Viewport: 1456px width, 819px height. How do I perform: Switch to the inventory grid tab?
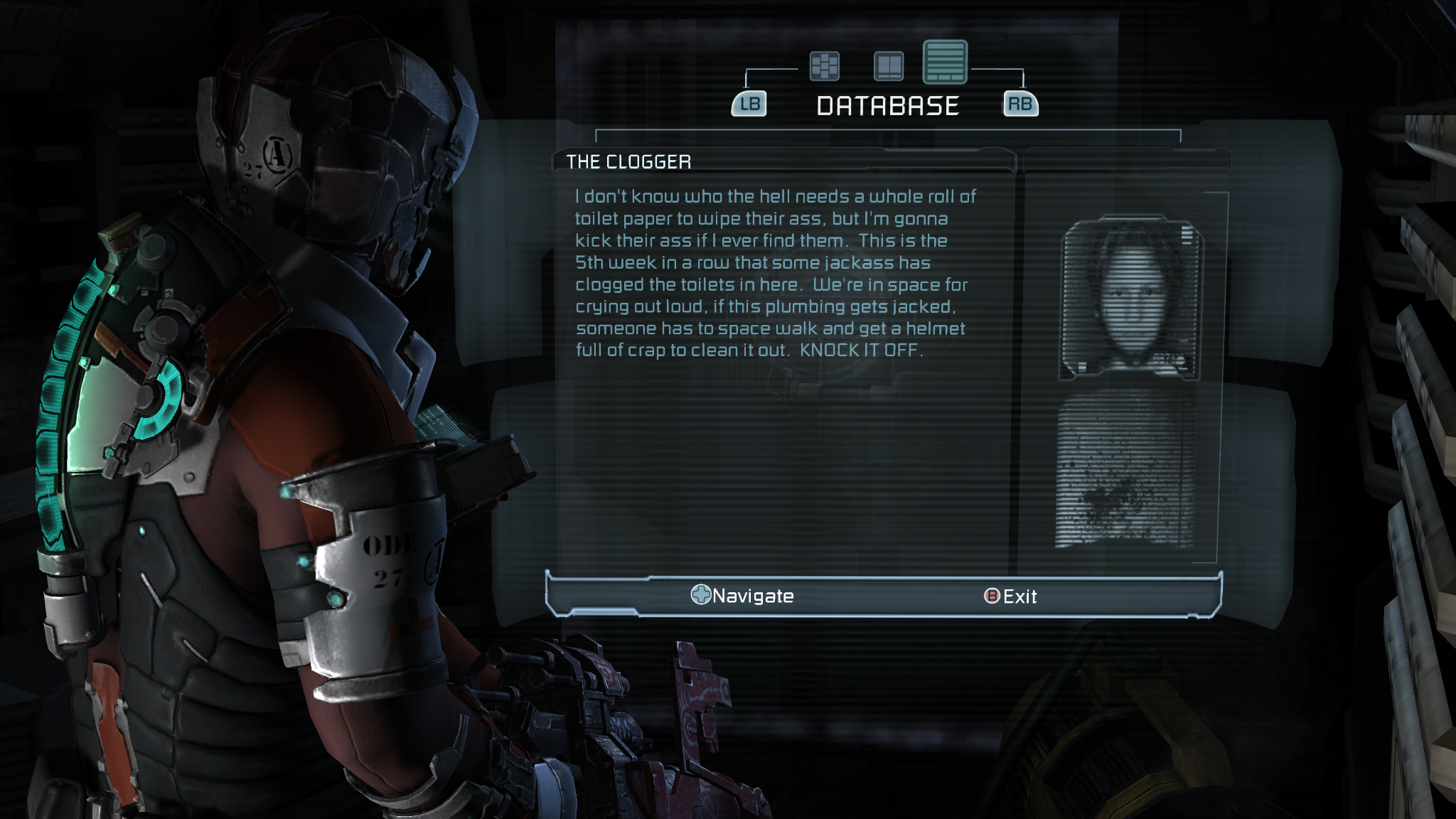[825, 66]
